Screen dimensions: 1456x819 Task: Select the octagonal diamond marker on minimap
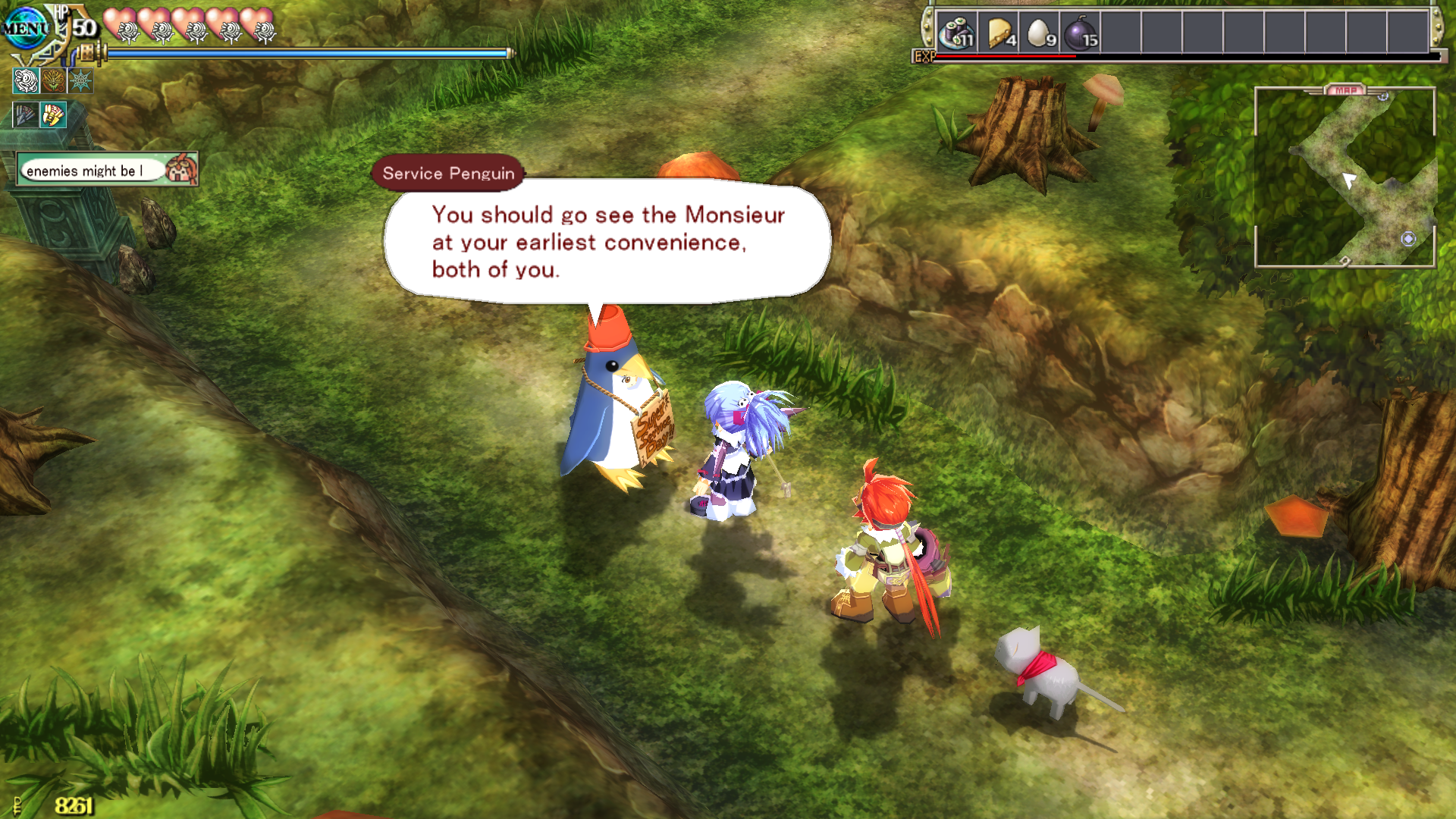[1408, 239]
